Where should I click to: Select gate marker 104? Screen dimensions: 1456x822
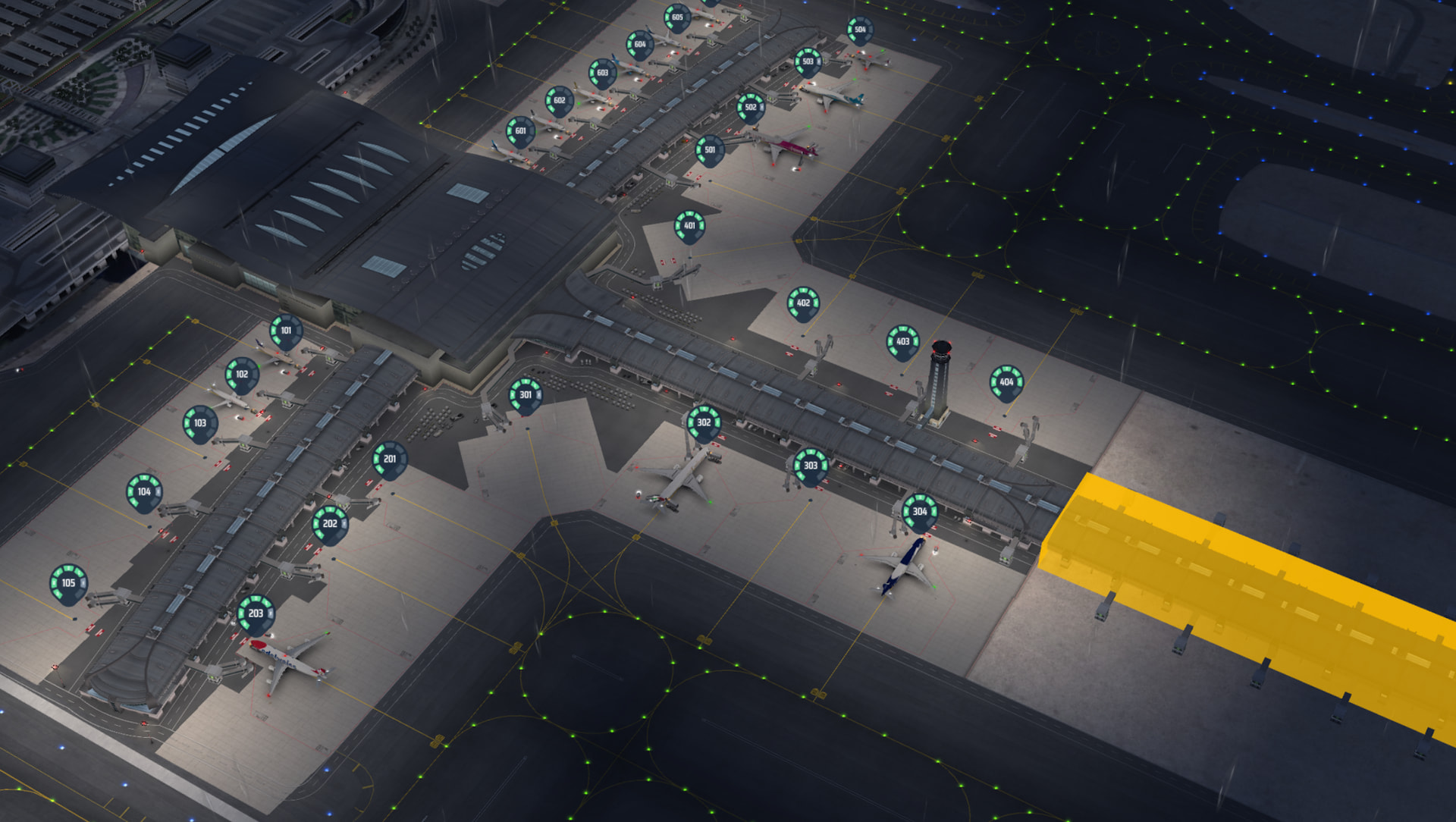[144, 491]
